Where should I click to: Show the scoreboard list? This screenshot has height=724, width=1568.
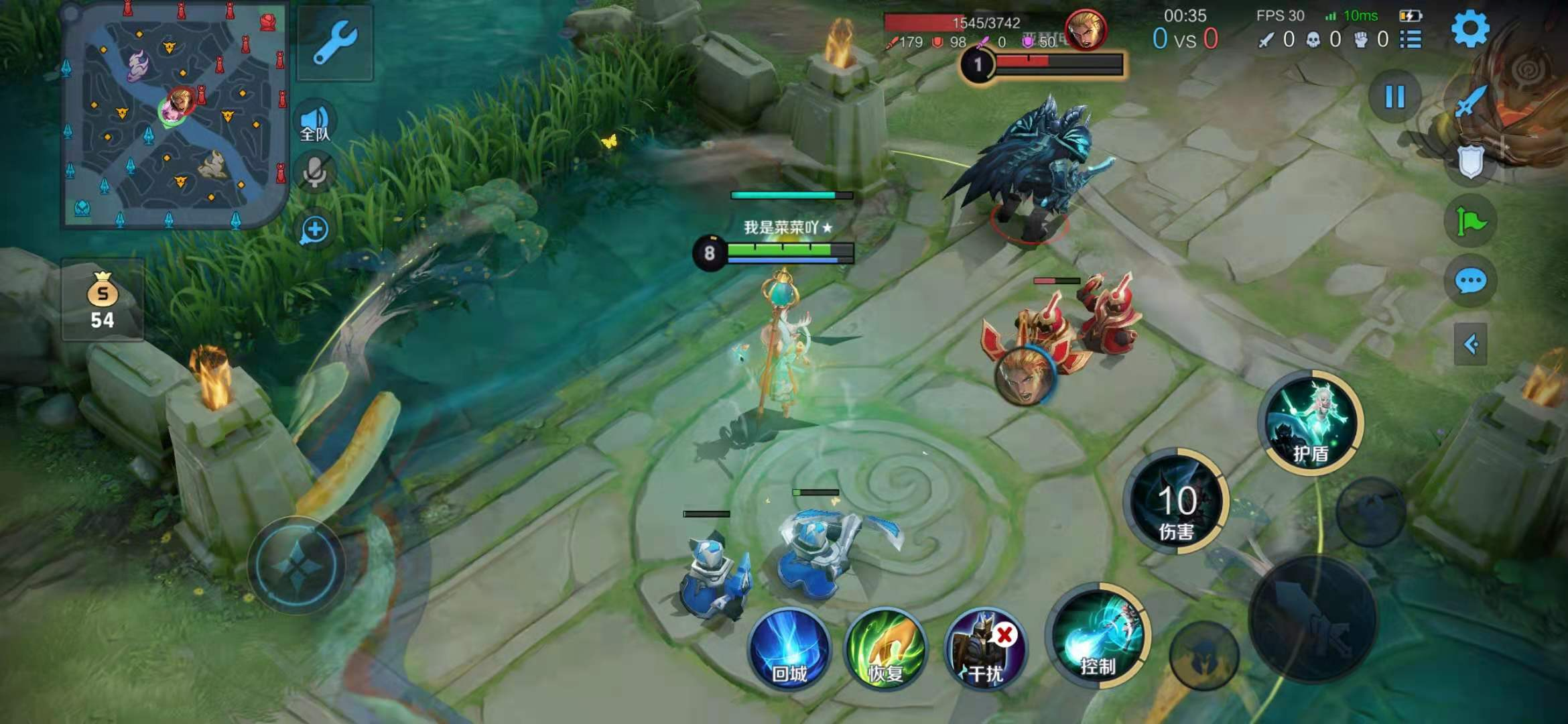coord(1411,40)
